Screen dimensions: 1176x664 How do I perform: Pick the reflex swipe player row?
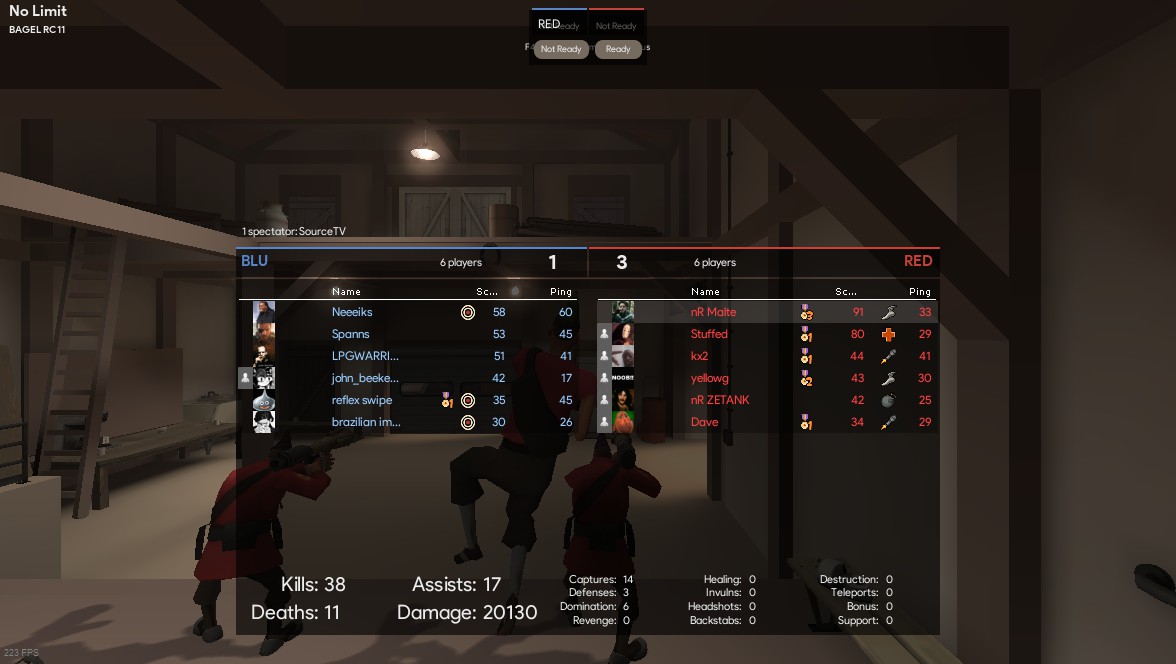(362, 400)
